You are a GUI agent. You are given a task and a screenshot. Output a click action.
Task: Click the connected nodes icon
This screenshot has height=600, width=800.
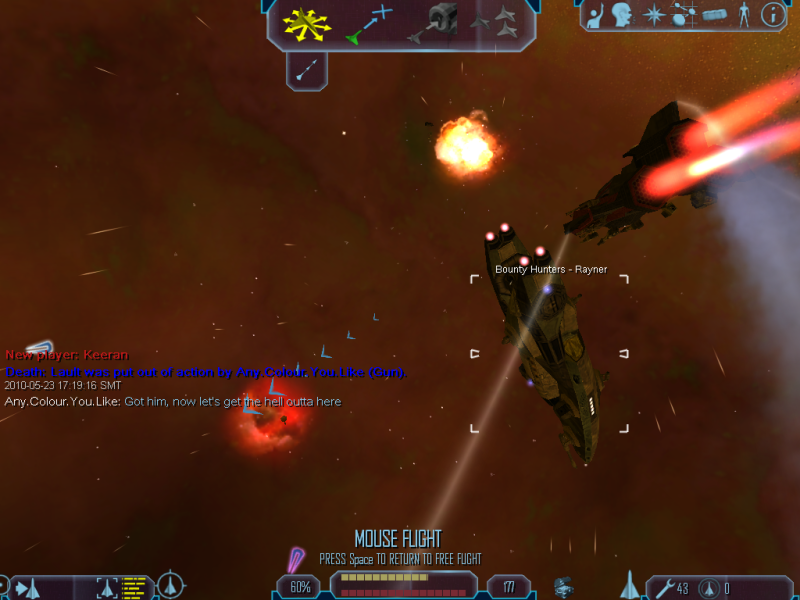pos(684,15)
